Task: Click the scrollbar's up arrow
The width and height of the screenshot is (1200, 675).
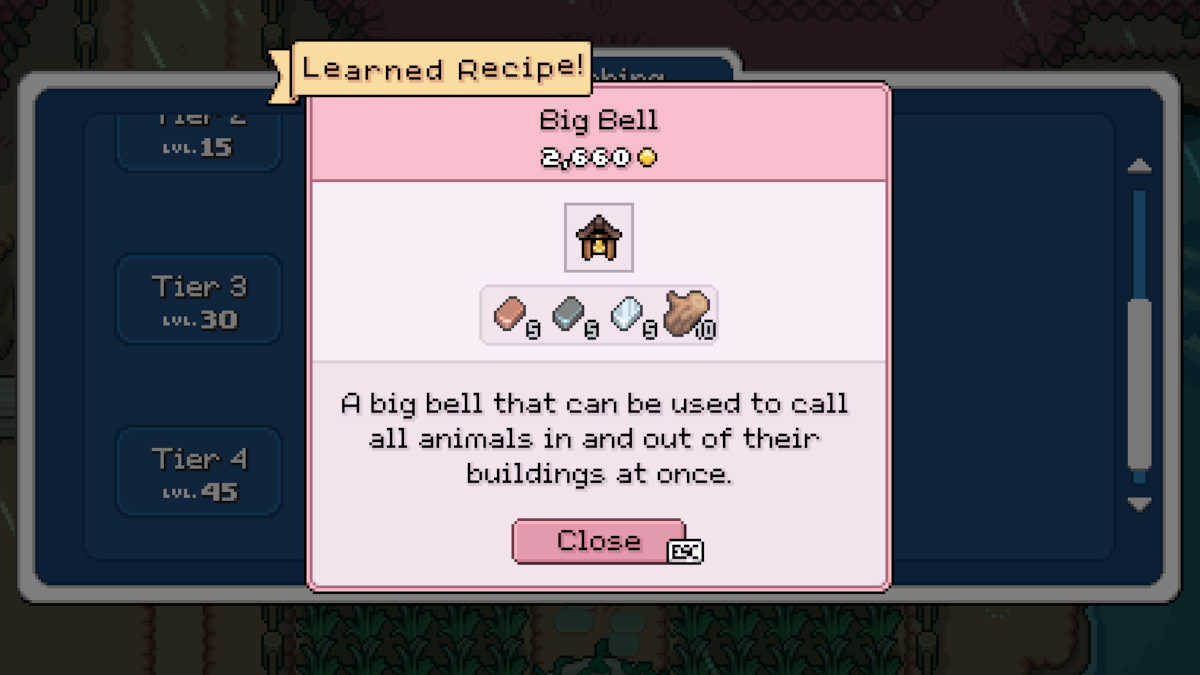Action: coord(1139,166)
